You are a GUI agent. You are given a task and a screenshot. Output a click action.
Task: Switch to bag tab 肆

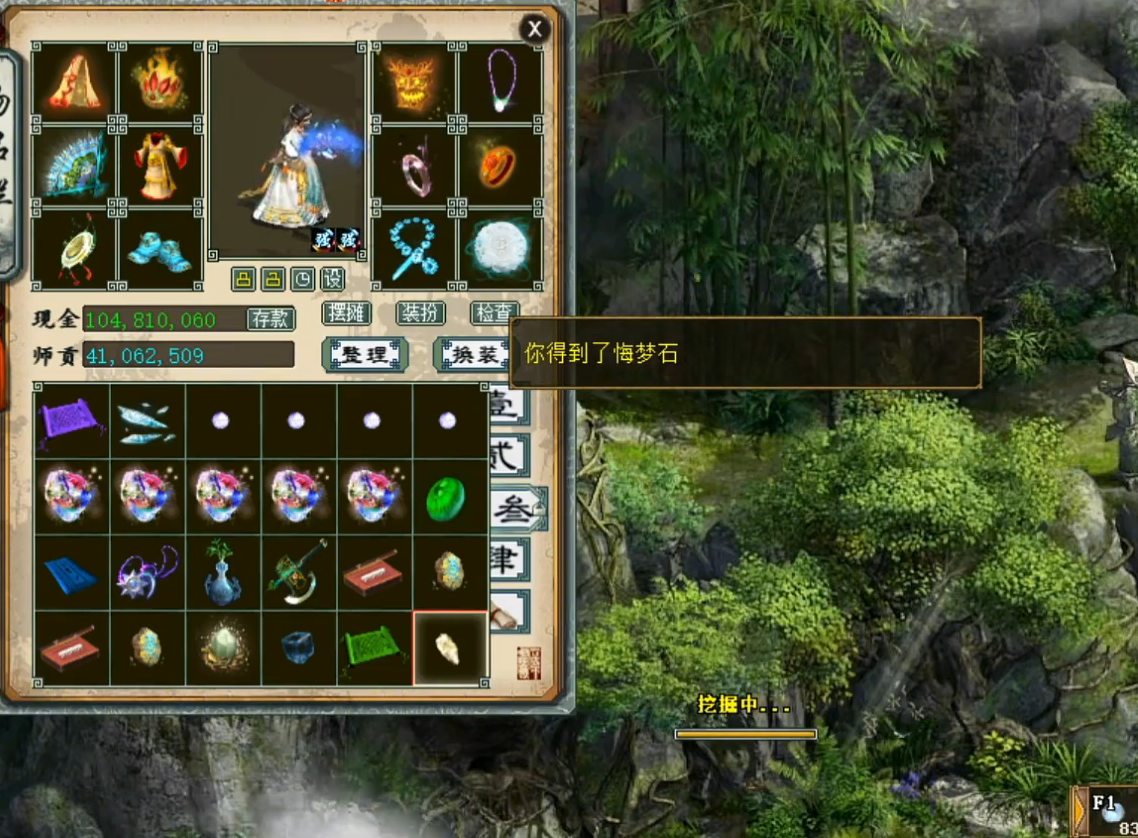click(507, 560)
